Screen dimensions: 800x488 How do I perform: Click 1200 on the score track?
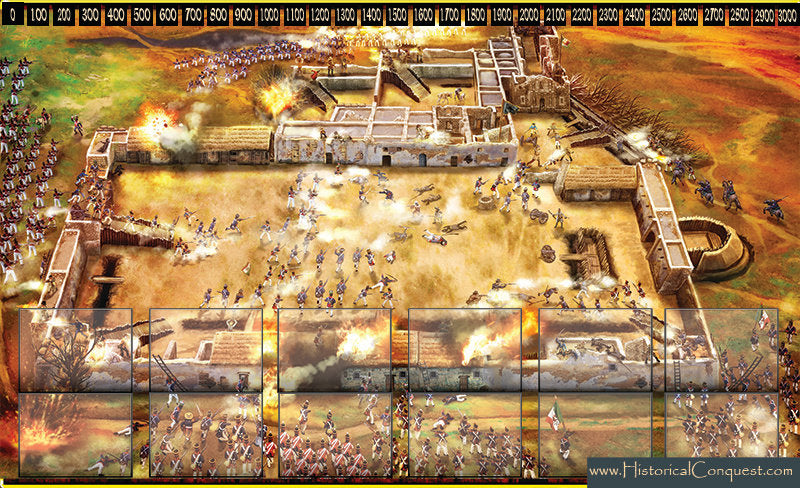point(320,17)
